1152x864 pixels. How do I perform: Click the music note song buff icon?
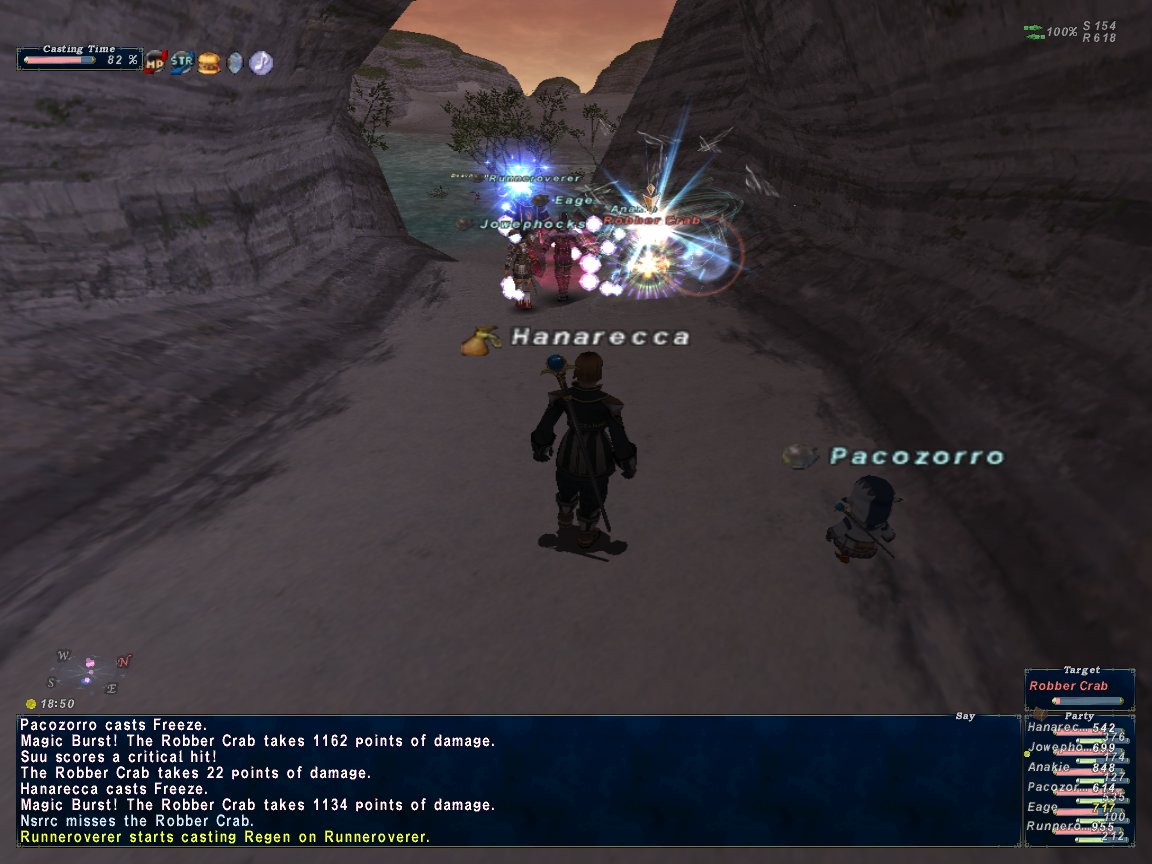click(260, 62)
